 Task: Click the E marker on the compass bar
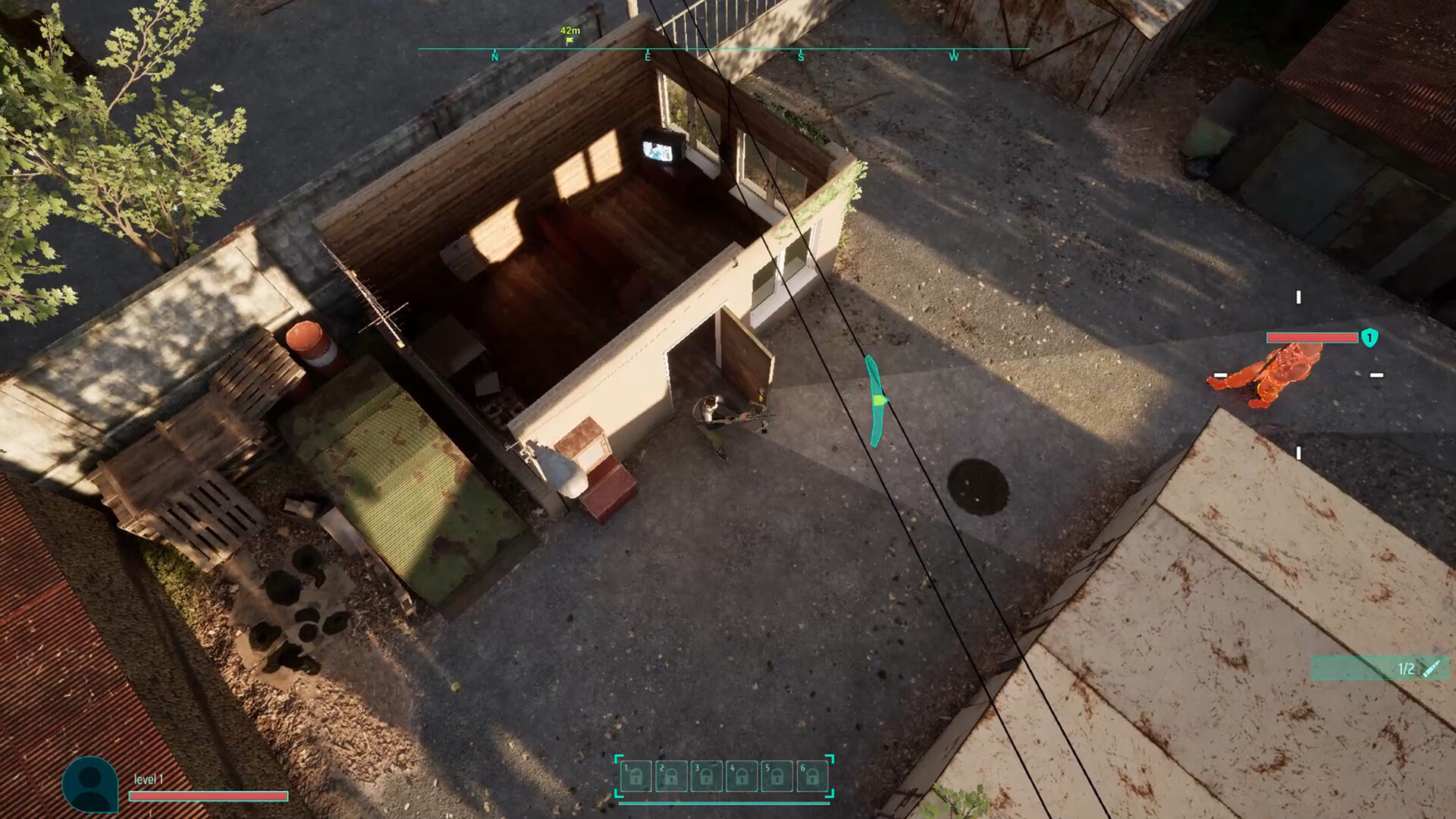(647, 56)
